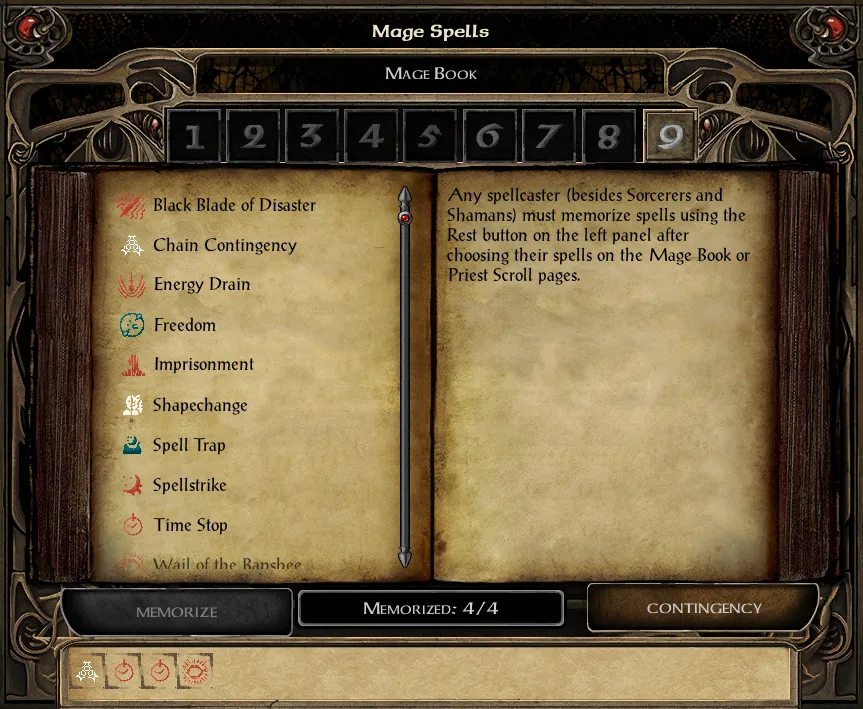Show level 3 mage spells
The image size is (863, 709).
pyautogui.click(x=312, y=136)
